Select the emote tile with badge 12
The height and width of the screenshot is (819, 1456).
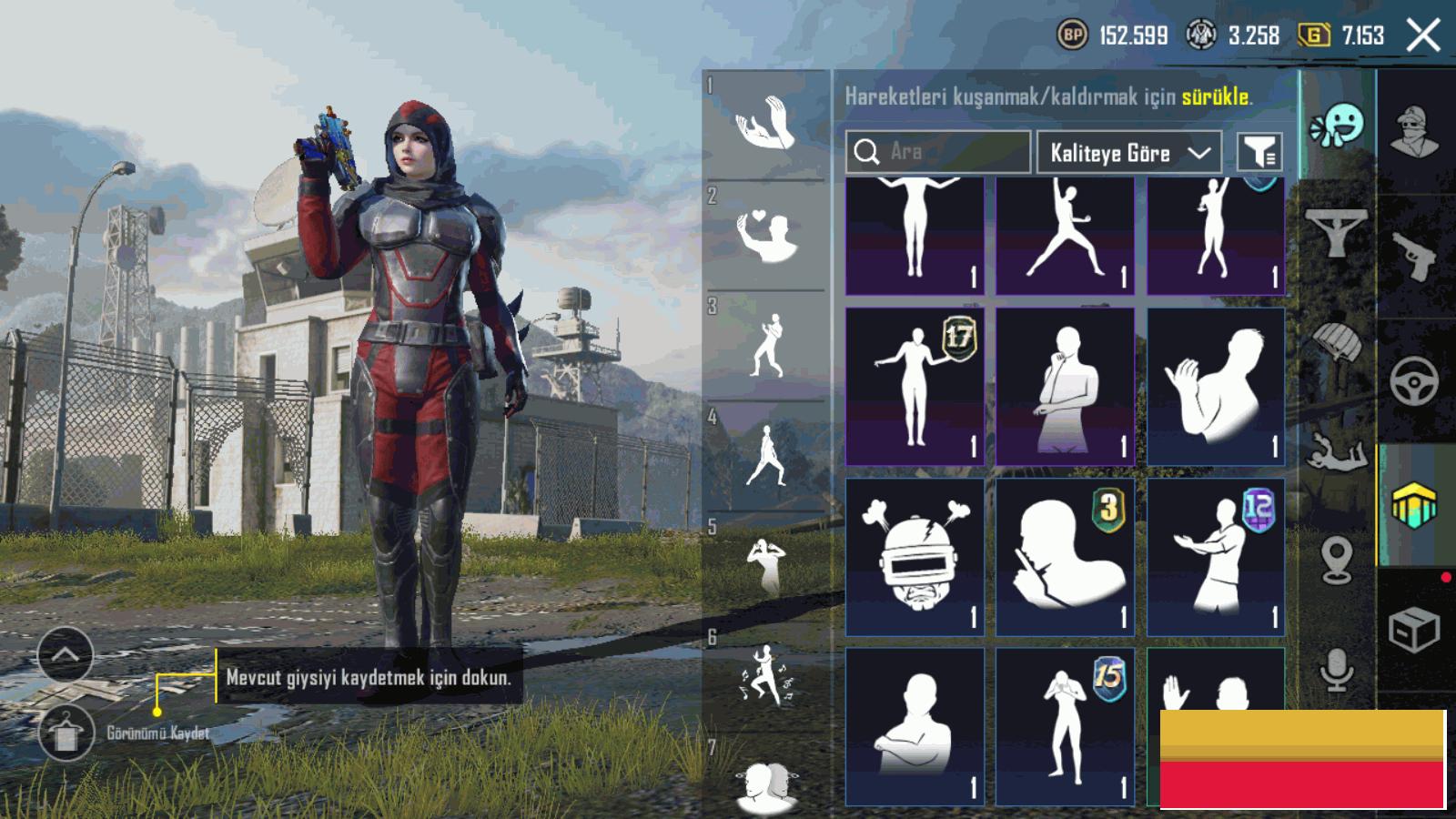[x=1216, y=557]
